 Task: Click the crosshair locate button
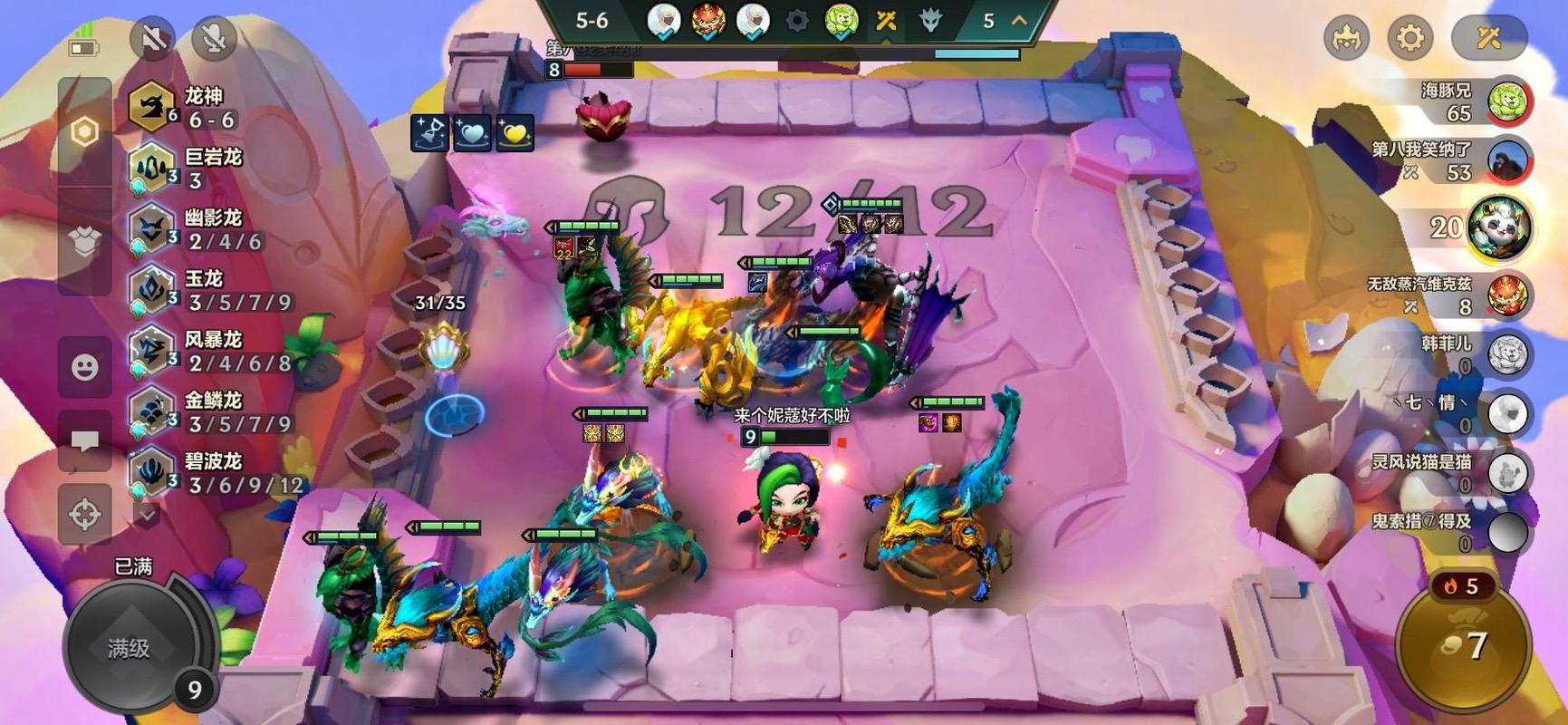pyautogui.click(x=85, y=514)
